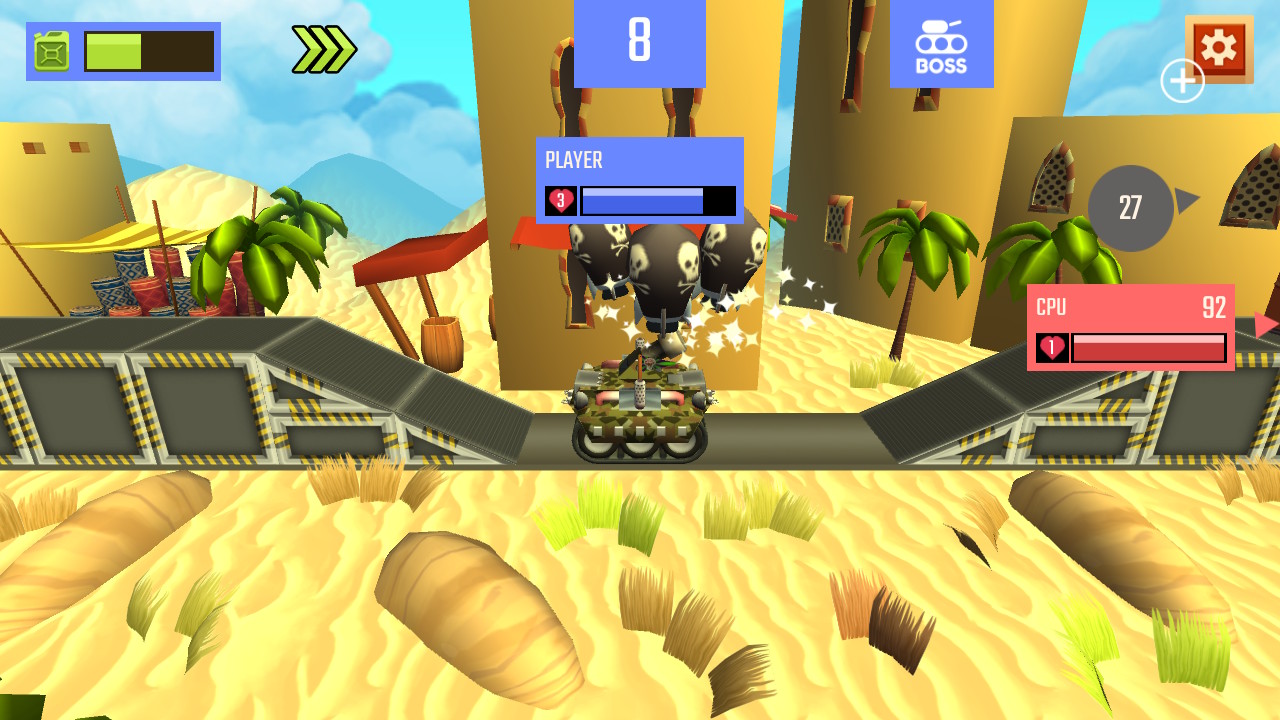This screenshot has width=1280, height=720.
Task: Enable the fuel gauge display
Action: click(120, 49)
